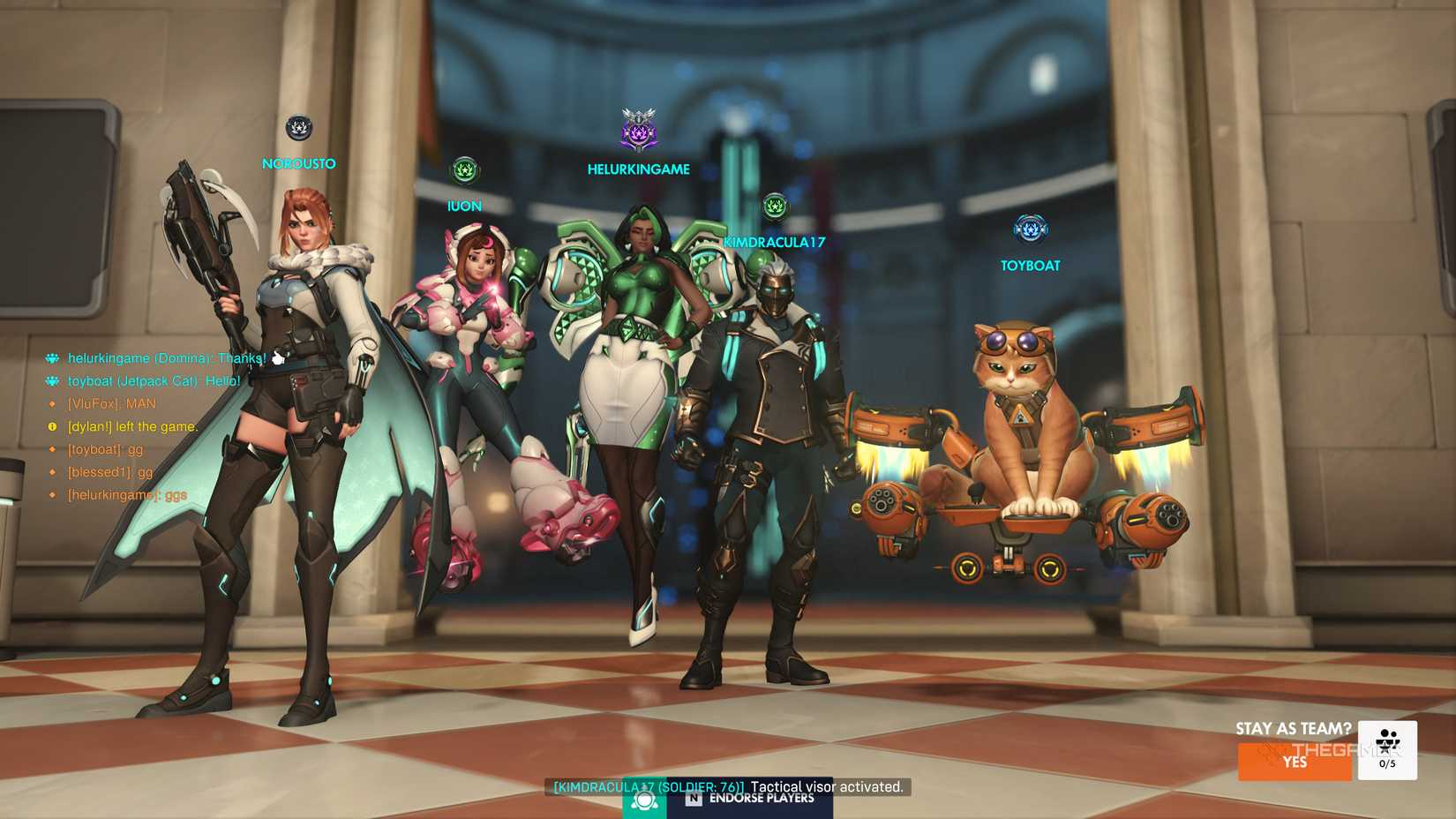Viewport: 1456px width, 819px height.
Task: Click the Tactical visor activated killfeed entry
Action: (x=728, y=787)
